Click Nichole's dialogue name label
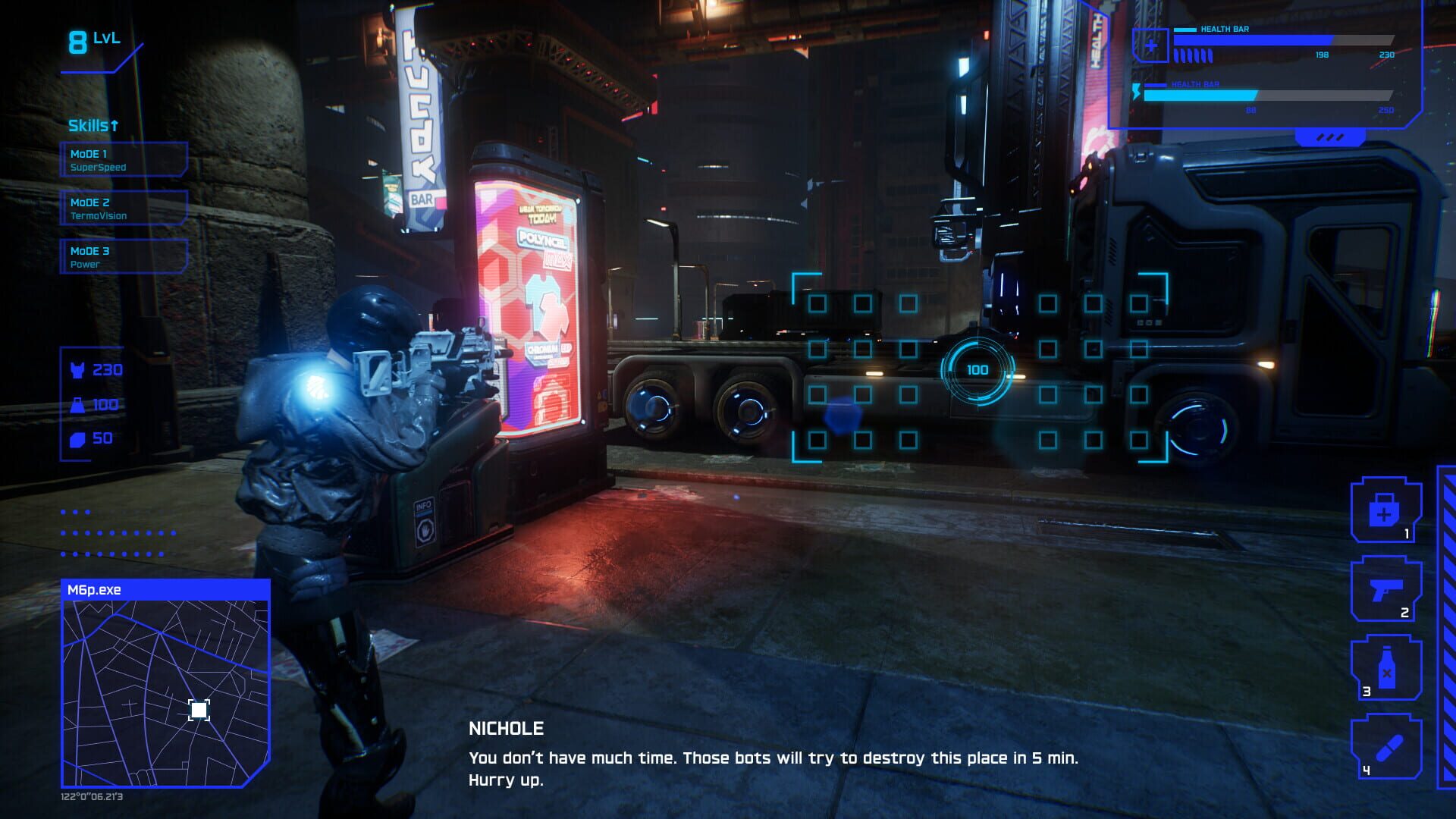 [x=505, y=728]
